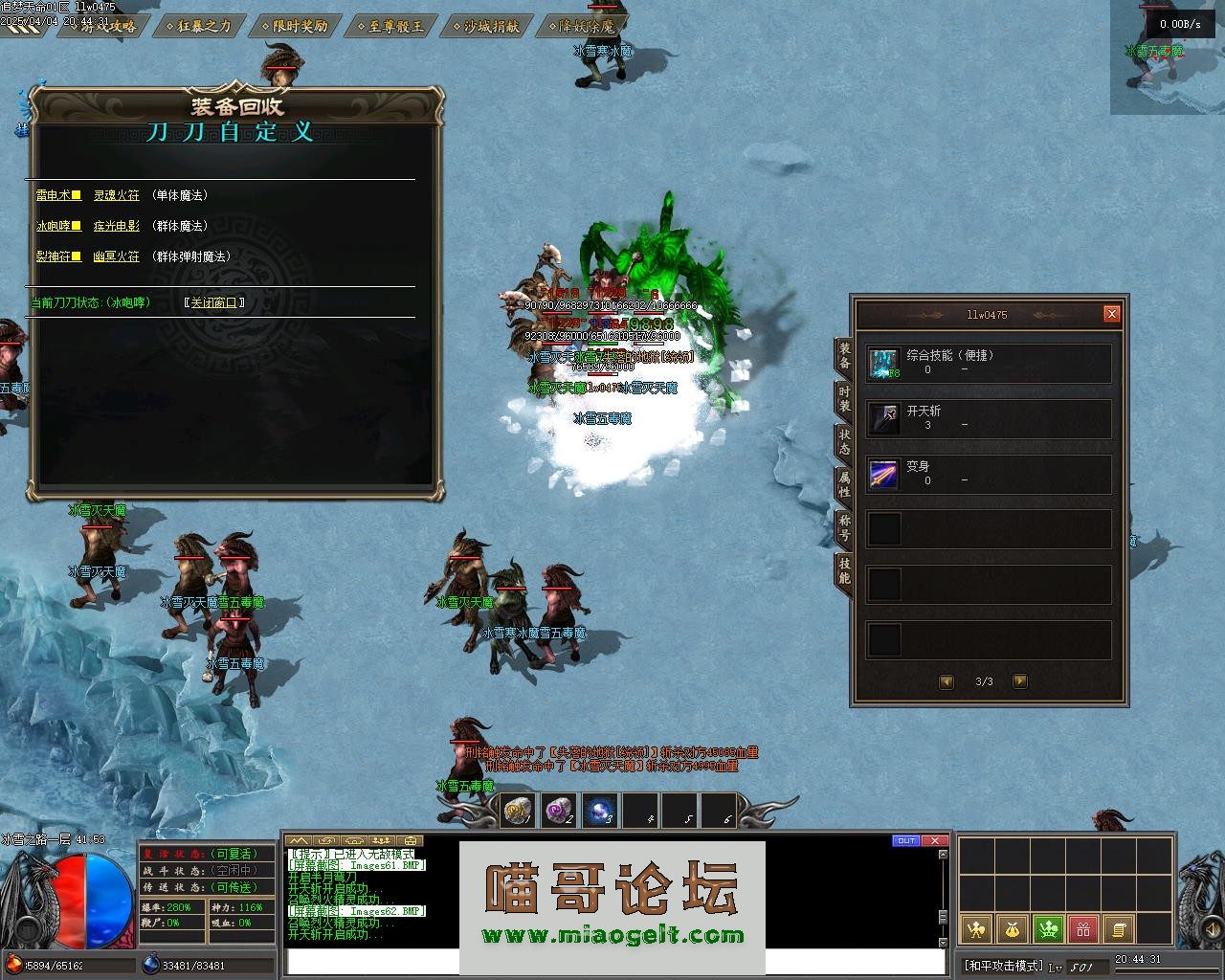Click the 关闭窗口 close window link
This screenshot has height=980, width=1225.
[214, 302]
